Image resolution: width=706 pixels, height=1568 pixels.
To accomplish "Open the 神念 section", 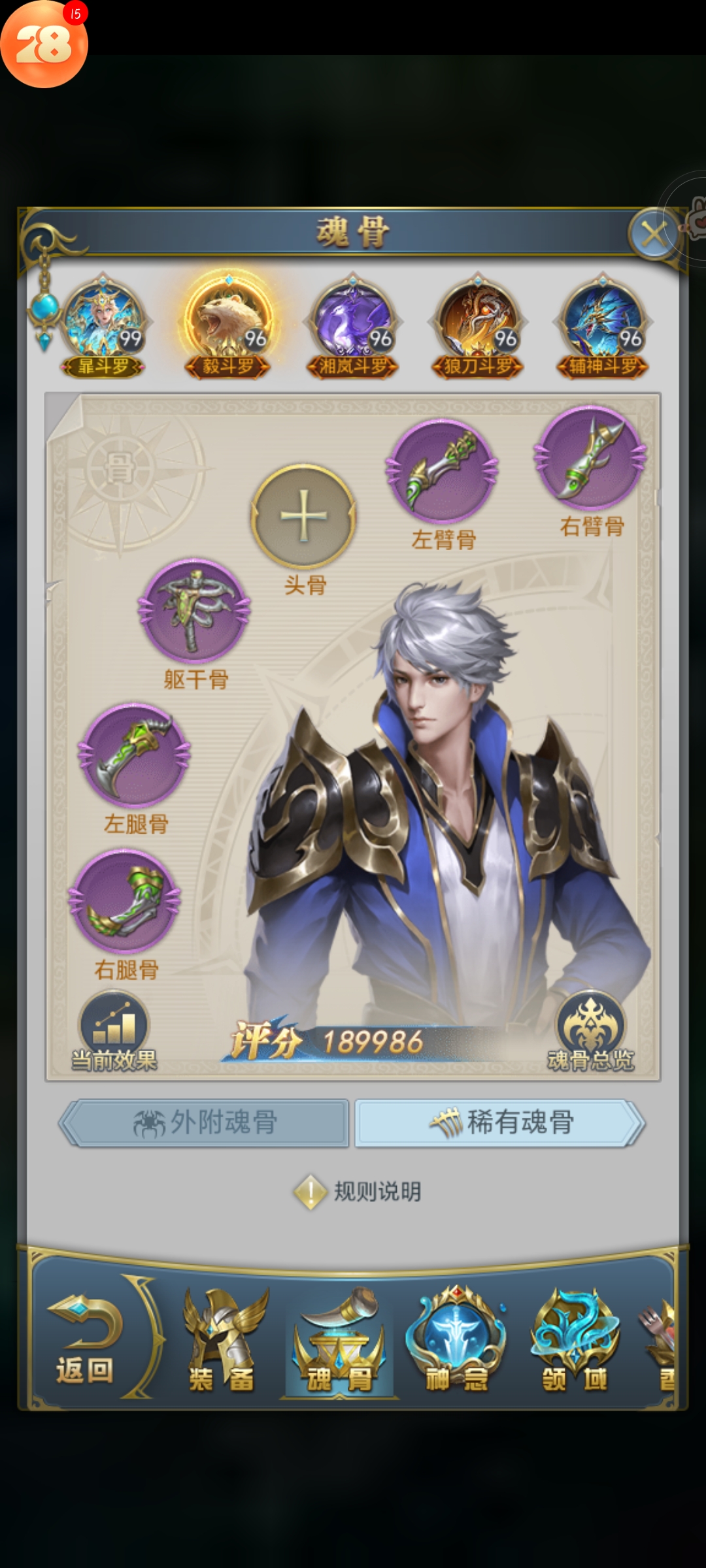I will [457, 1341].
